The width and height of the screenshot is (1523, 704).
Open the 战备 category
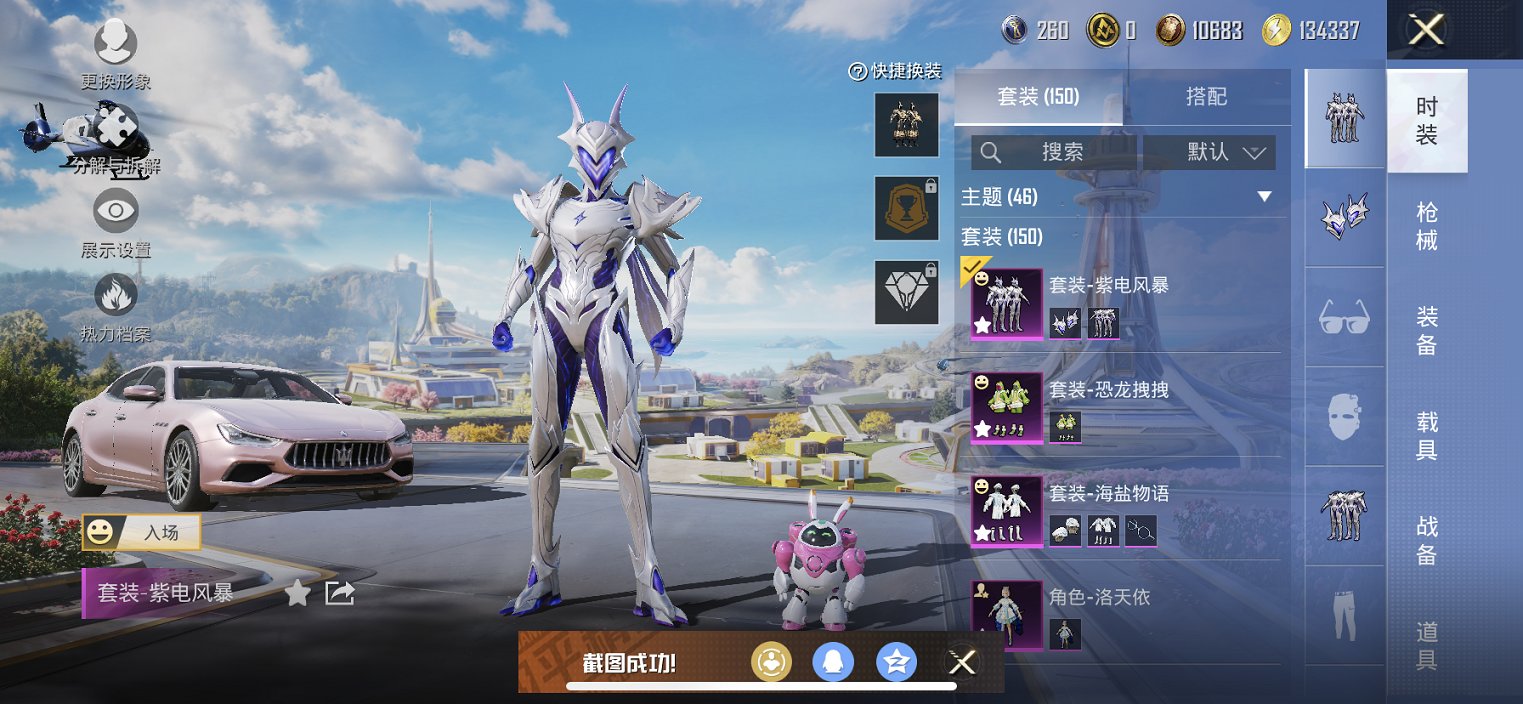[1427, 540]
